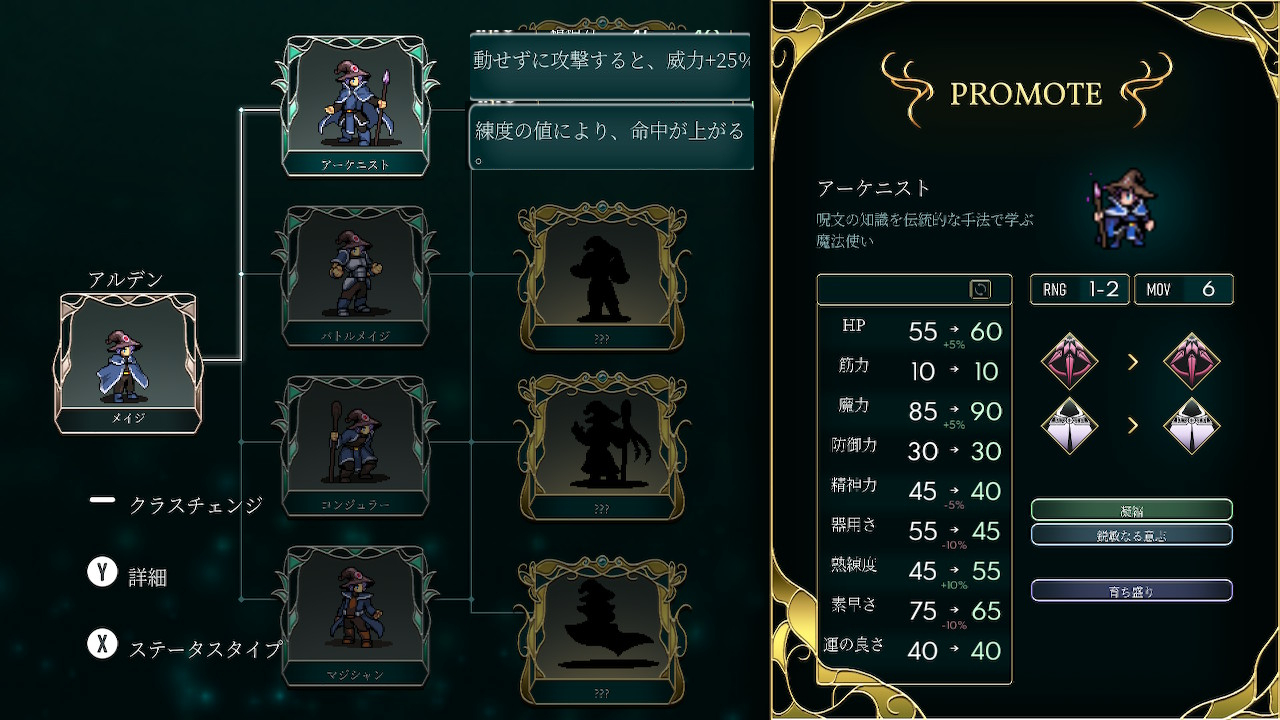The width and height of the screenshot is (1280, 720).
Task: Select the 鋭敏なる意志 skill bar
Action: 1131,535
